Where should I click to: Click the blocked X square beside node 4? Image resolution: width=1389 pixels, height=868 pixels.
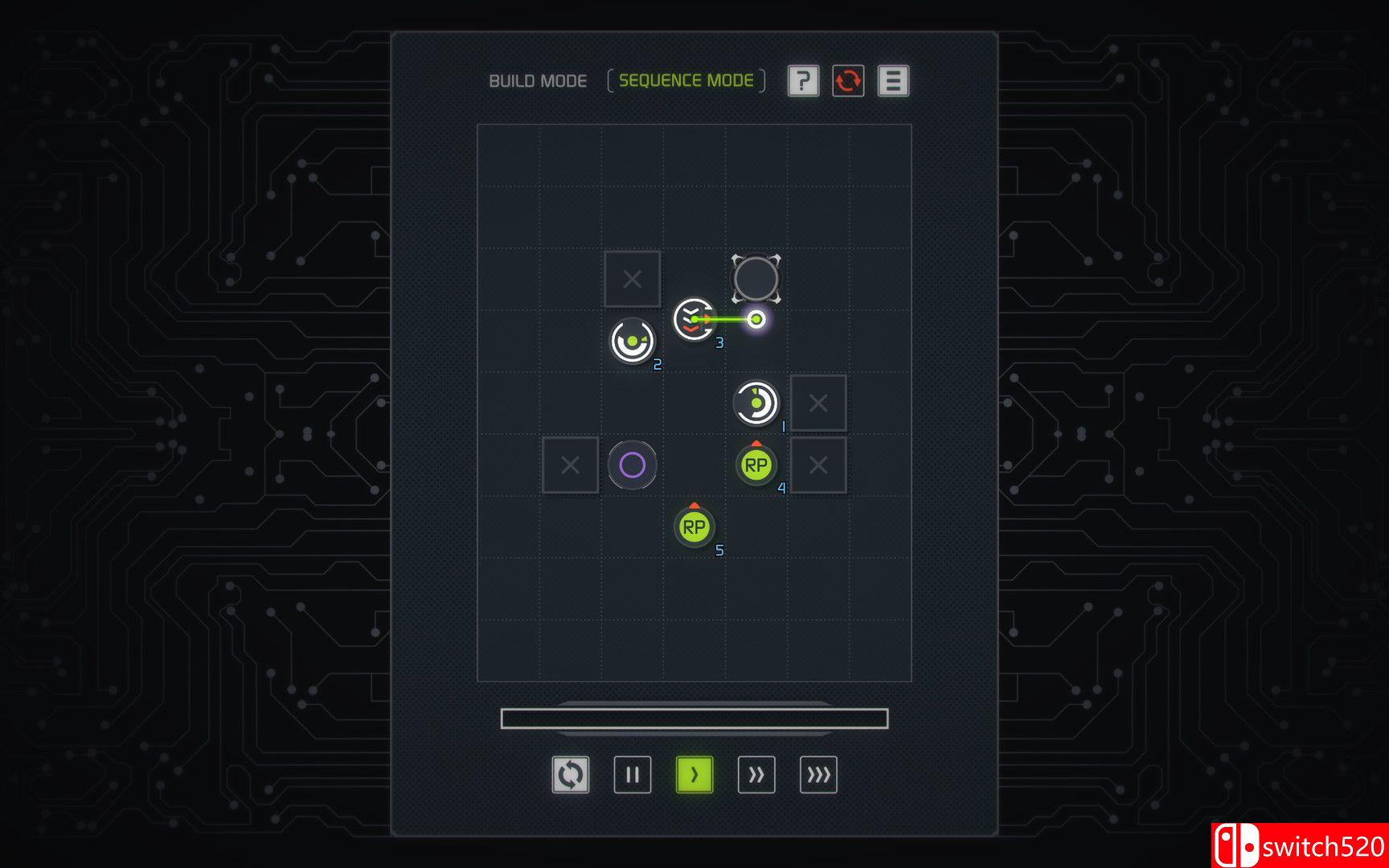tap(819, 465)
